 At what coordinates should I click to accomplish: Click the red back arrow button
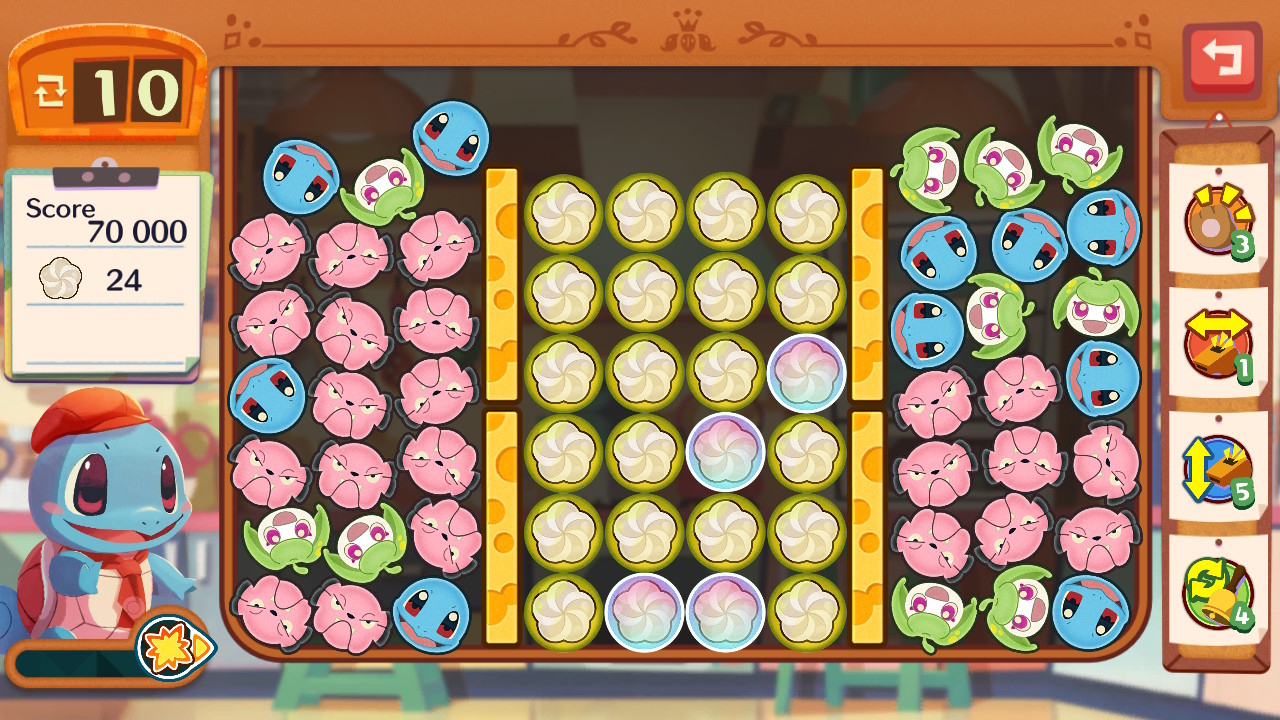pyautogui.click(x=1221, y=60)
